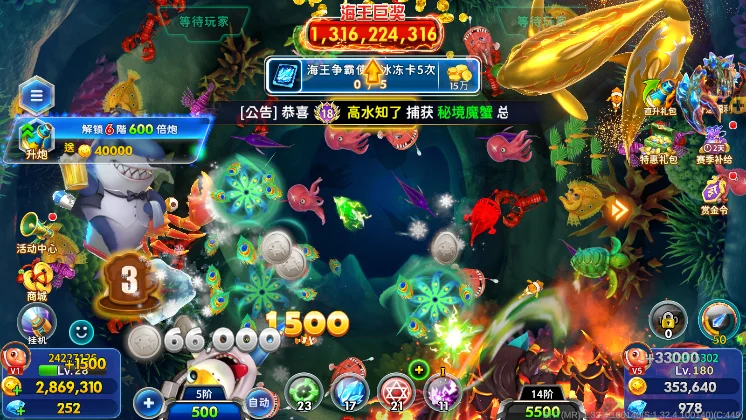Screen dimensions: 746x420
Task: Collapse the side panel with double-arrow button
Action: click(619, 210)
